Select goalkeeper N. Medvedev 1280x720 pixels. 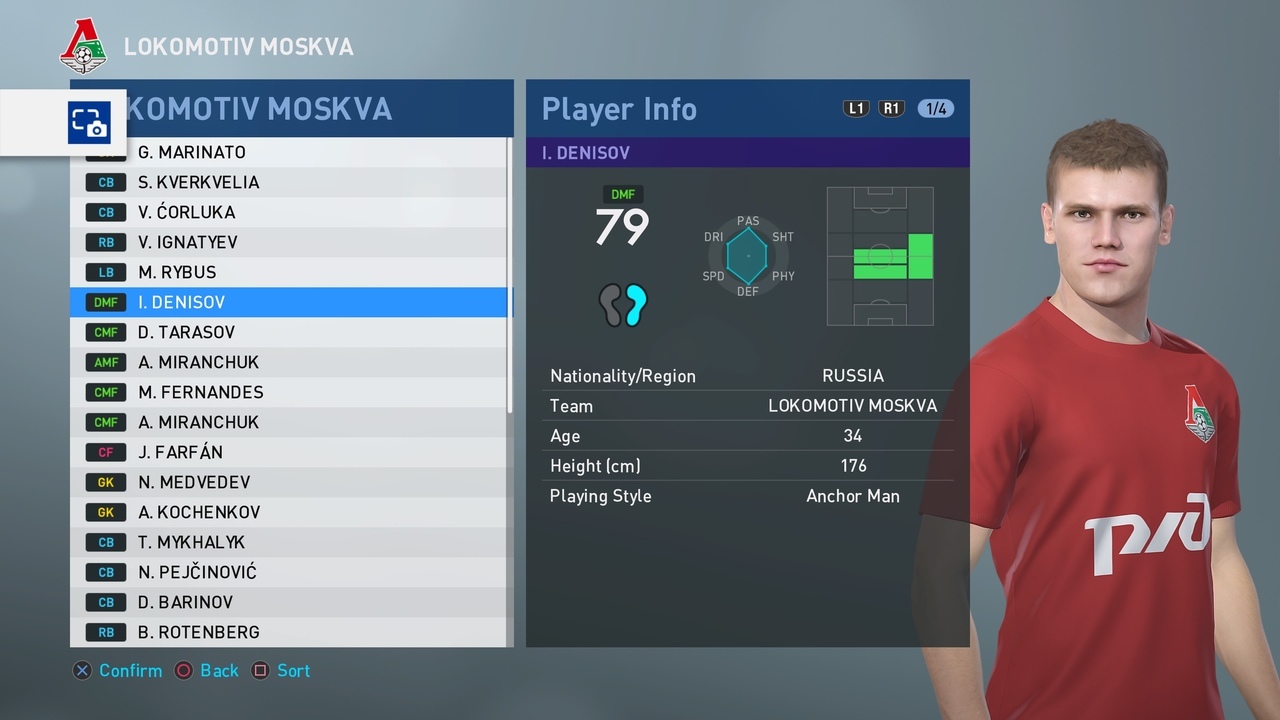[x=290, y=482]
